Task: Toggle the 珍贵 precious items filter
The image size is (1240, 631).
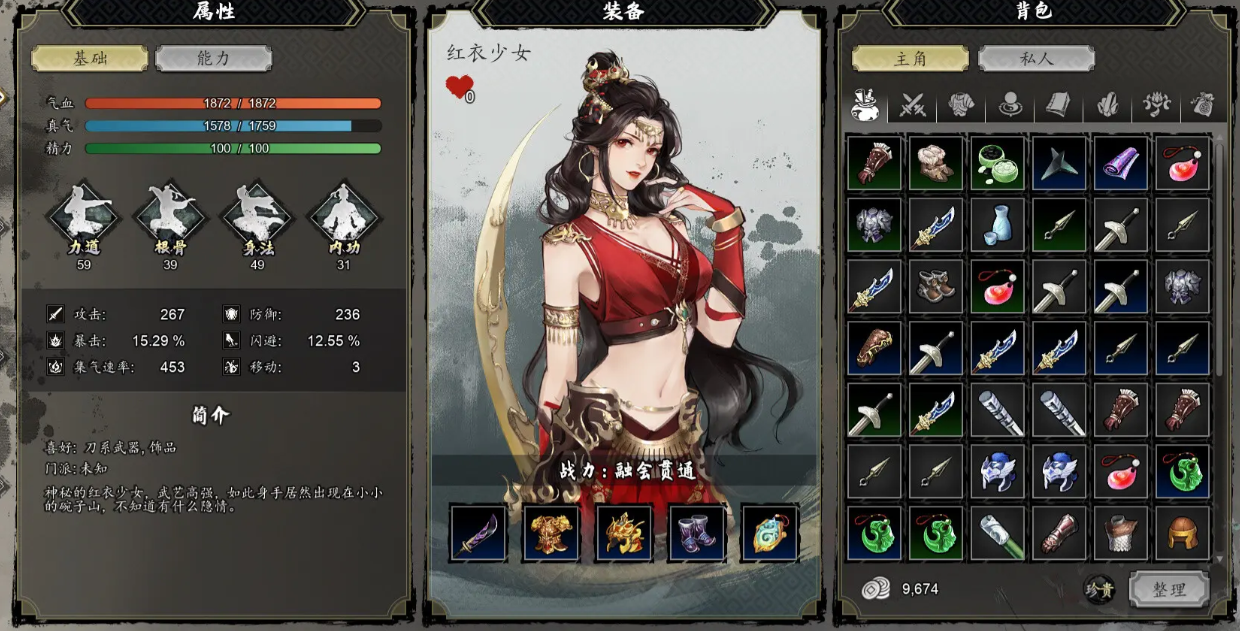Action: (x=1099, y=589)
